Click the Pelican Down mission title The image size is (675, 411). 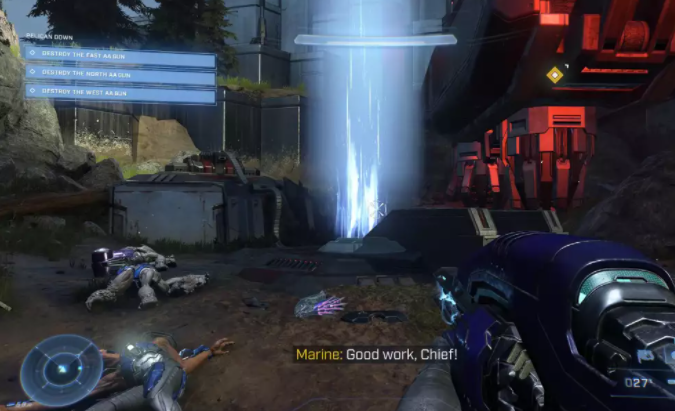point(50,37)
